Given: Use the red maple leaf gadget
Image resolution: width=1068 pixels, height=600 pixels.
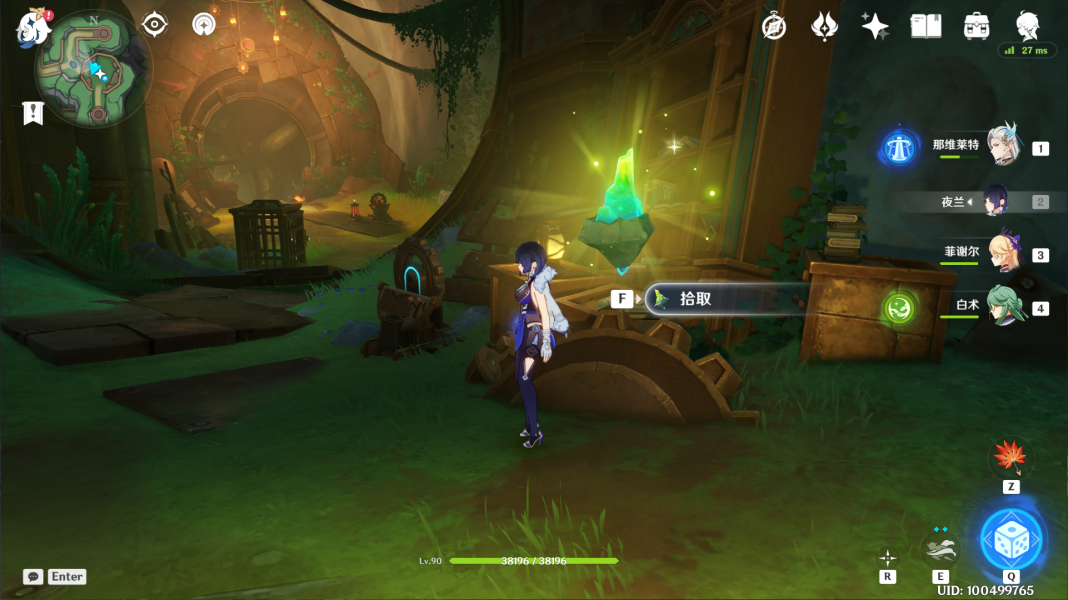Looking at the screenshot, I should [1011, 458].
